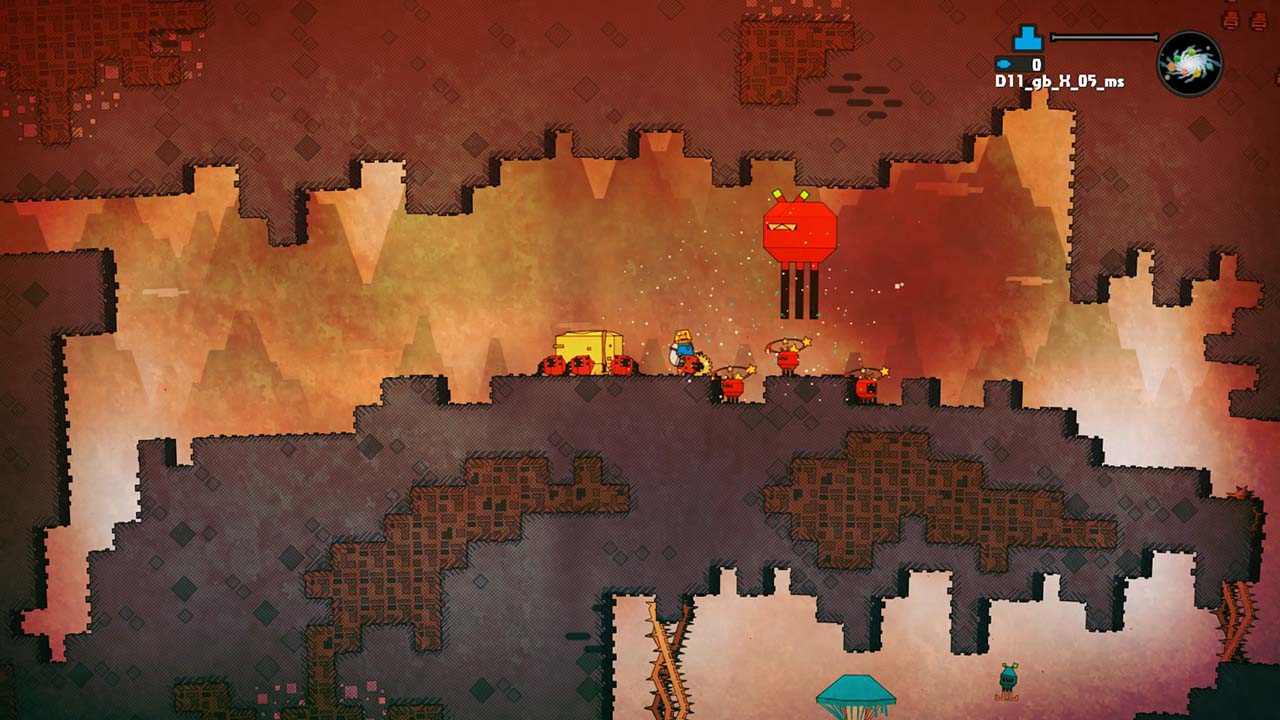Click the progress bar at the top
Image resolution: width=1280 pixels, height=720 pixels.
click(x=1105, y=36)
